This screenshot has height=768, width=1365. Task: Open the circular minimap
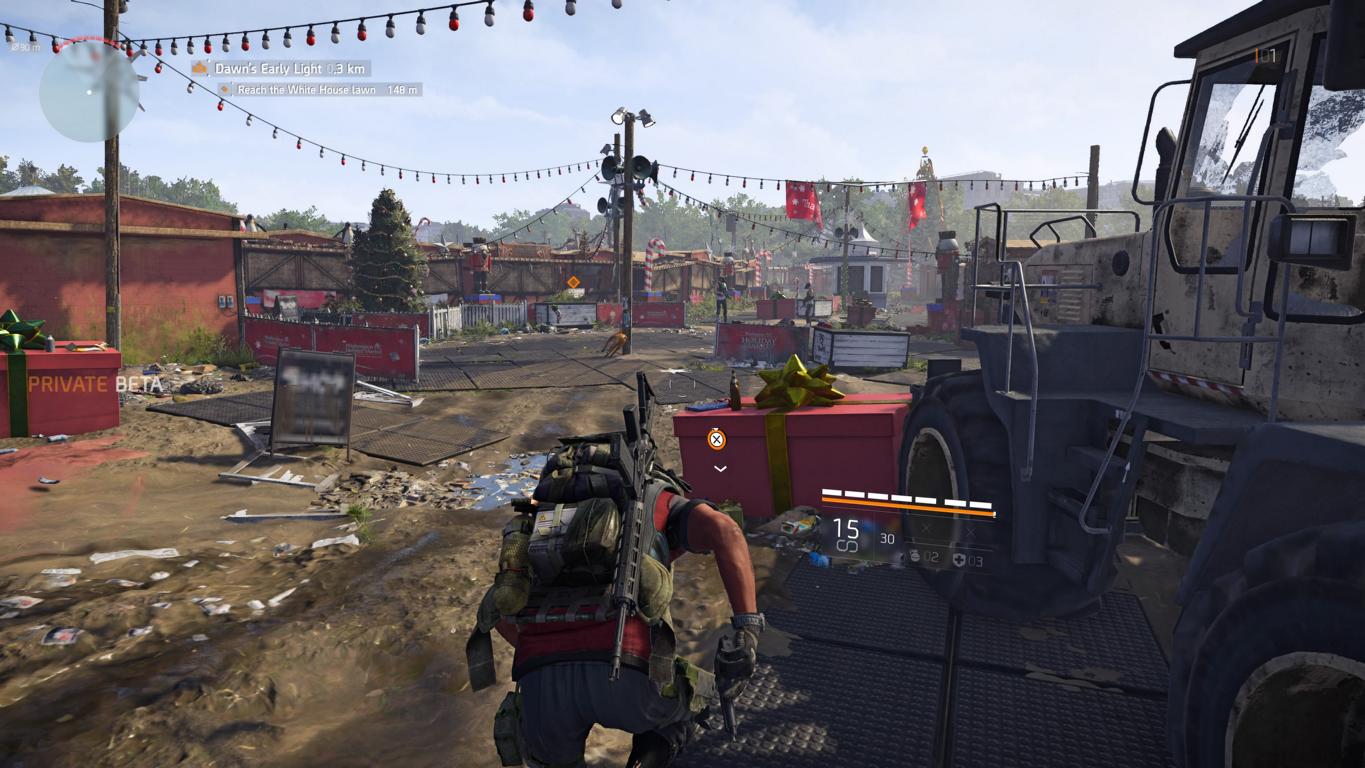tap(89, 91)
